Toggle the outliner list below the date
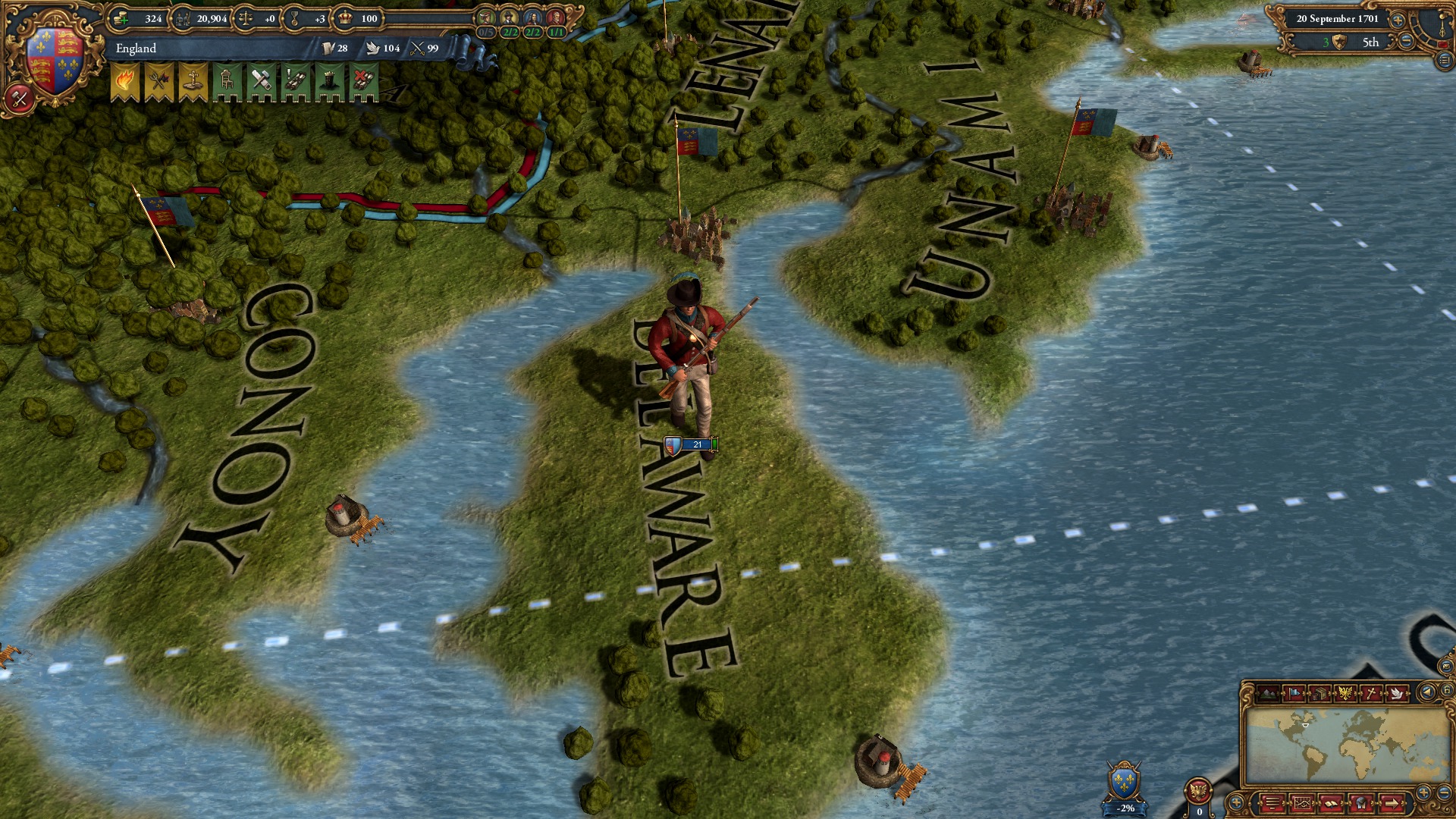 click(x=1444, y=59)
